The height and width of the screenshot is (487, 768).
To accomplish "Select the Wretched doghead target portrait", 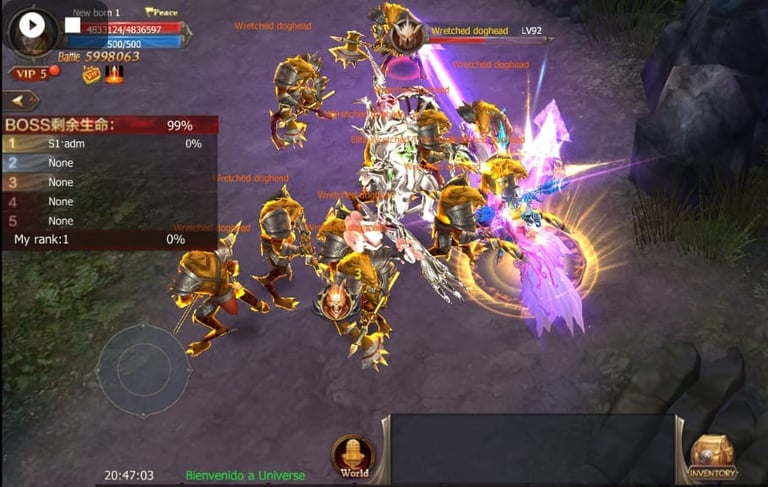I will pos(407,37).
